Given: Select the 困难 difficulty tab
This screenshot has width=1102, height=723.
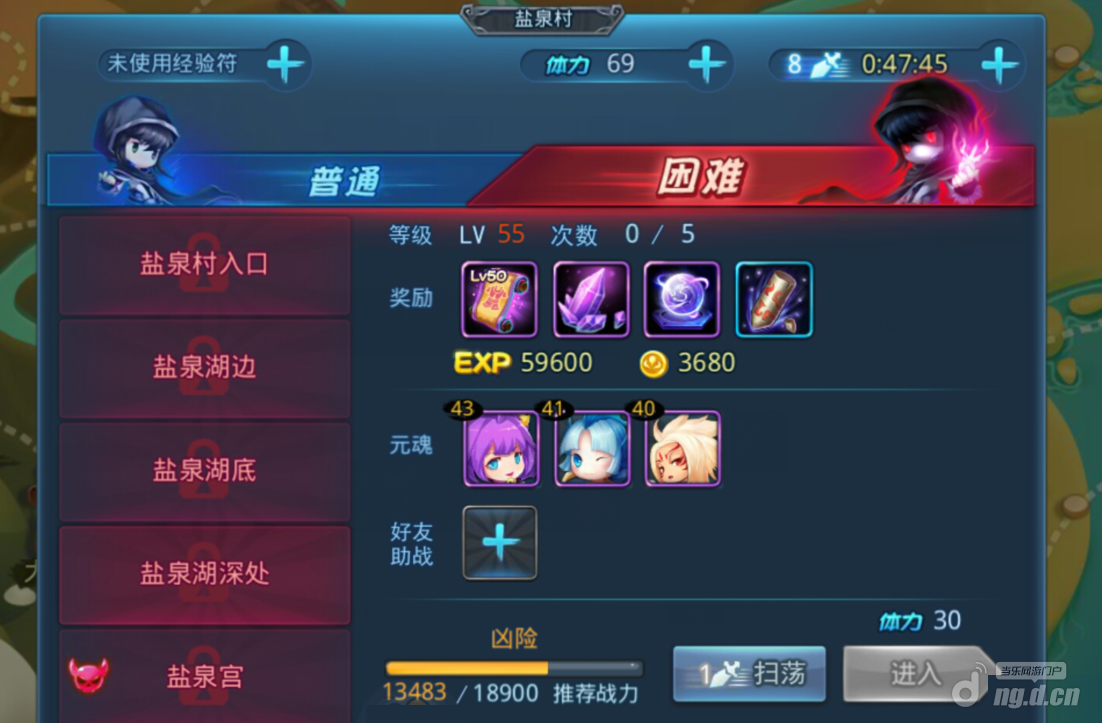Looking at the screenshot, I should (720, 178).
